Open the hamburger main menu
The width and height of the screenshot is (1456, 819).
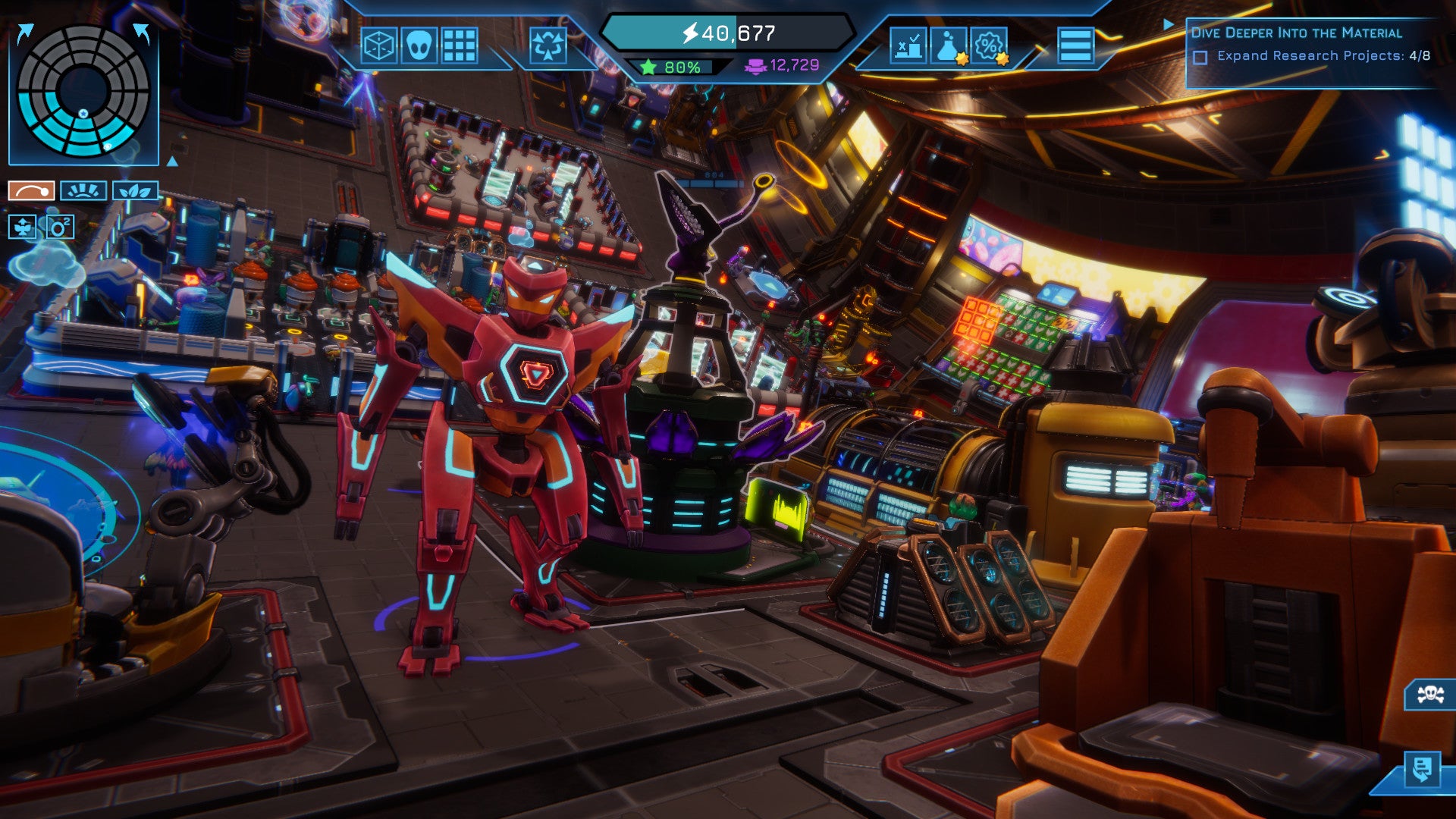[1075, 44]
